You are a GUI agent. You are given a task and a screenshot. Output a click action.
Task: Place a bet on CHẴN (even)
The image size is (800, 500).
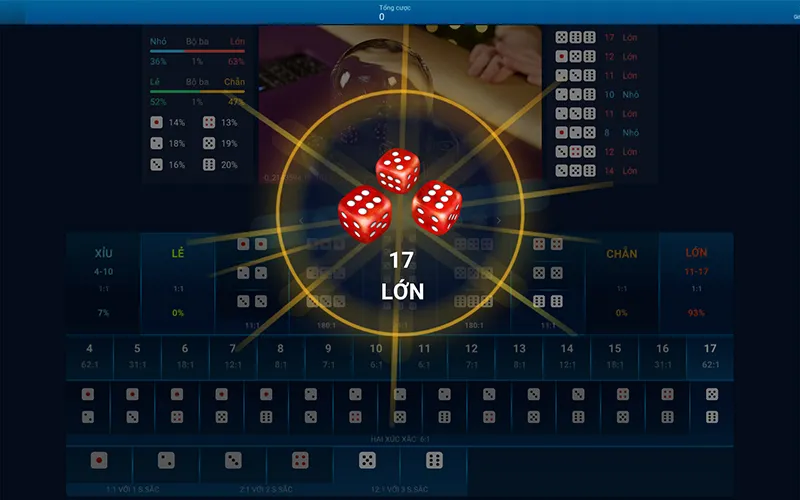tap(621, 280)
